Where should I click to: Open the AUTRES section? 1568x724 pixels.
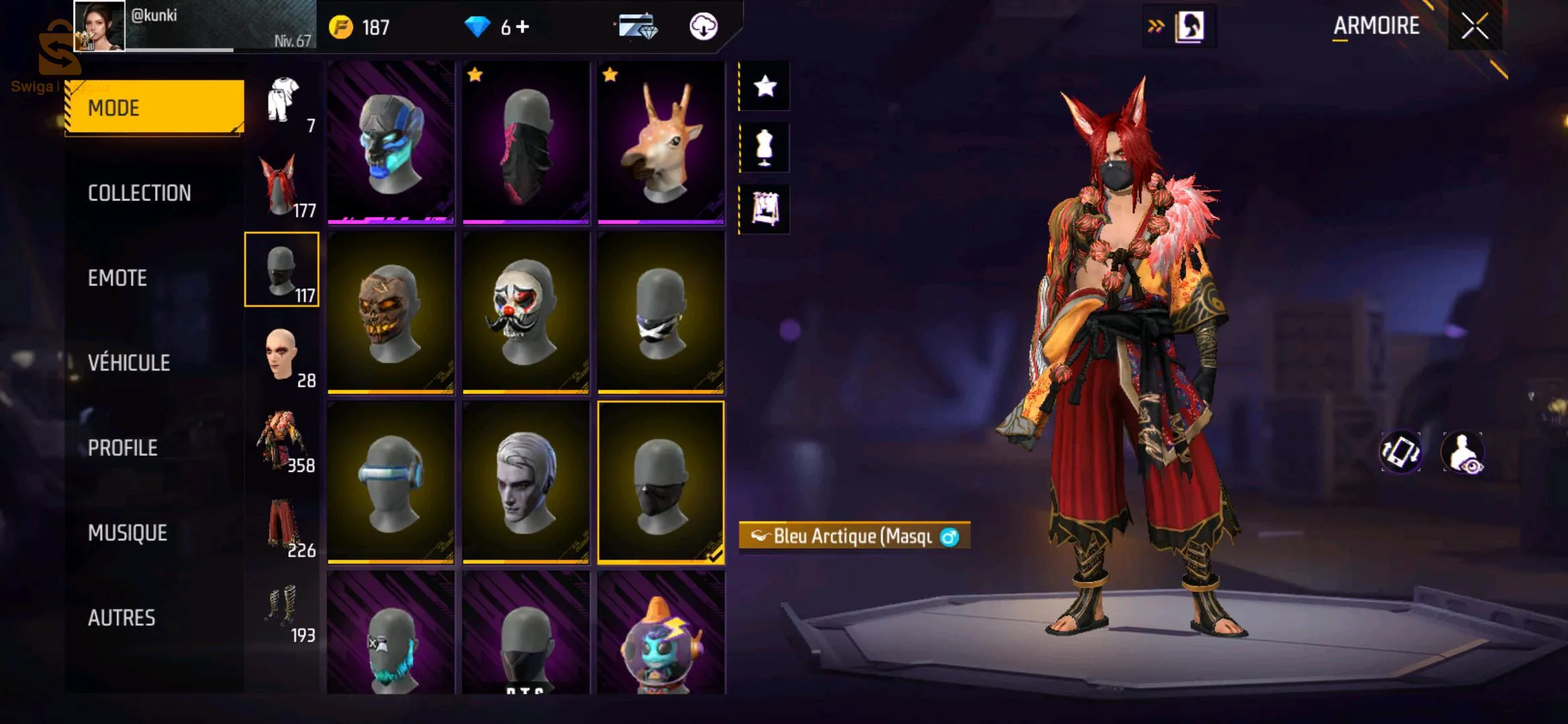[x=121, y=617]
